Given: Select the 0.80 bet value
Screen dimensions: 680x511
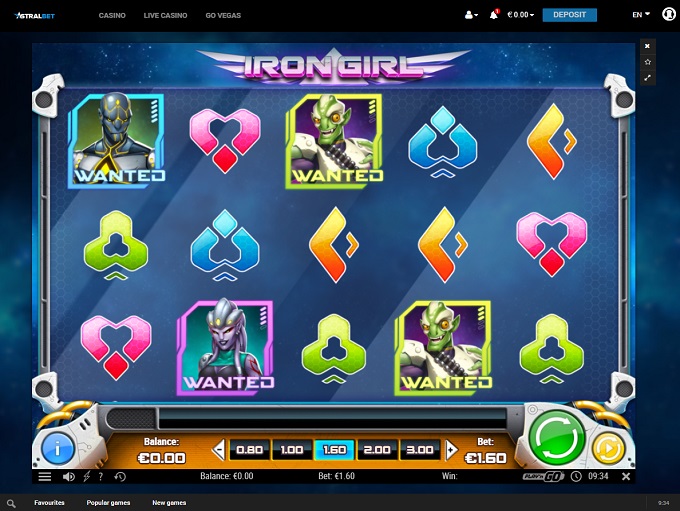Looking at the screenshot, I should tap(250, 450).
